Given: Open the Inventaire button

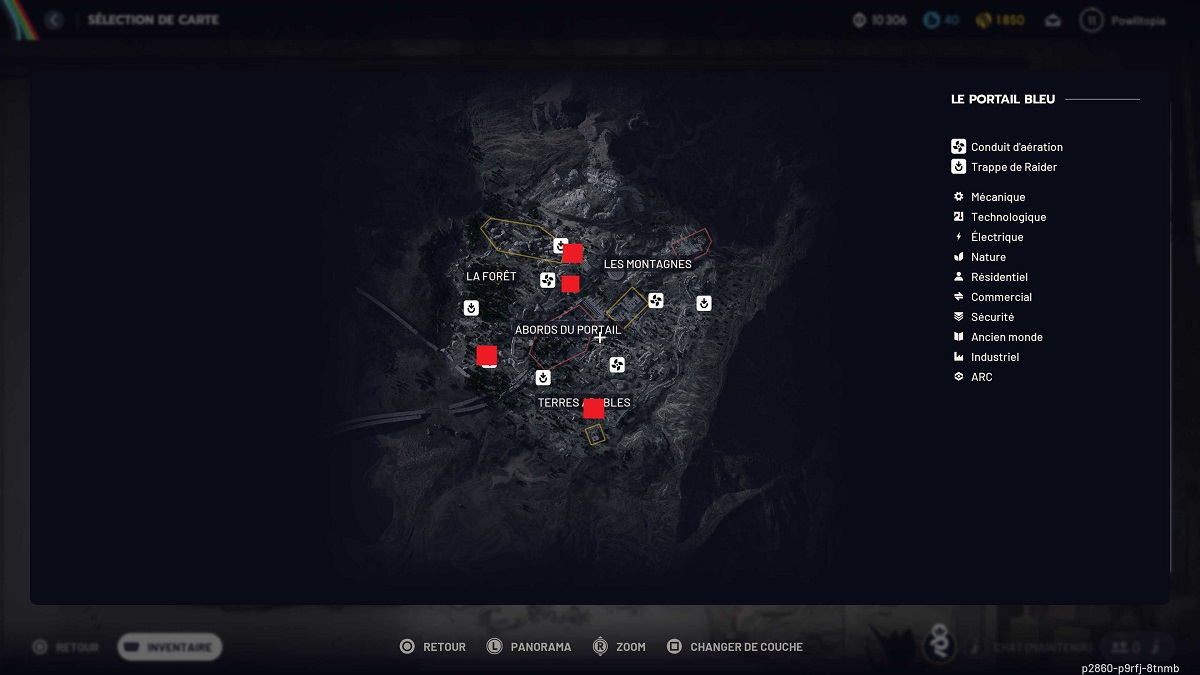Looking at the screenshot, I should [x=170, y=647].
